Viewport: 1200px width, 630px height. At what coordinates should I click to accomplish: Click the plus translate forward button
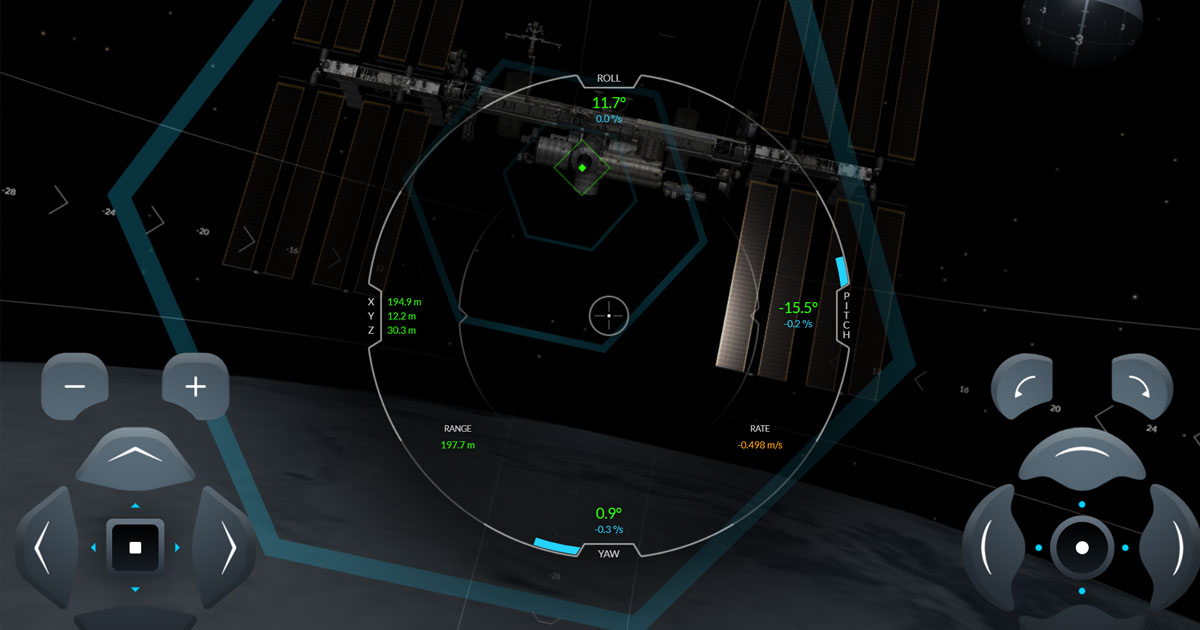tap(196, 387)
